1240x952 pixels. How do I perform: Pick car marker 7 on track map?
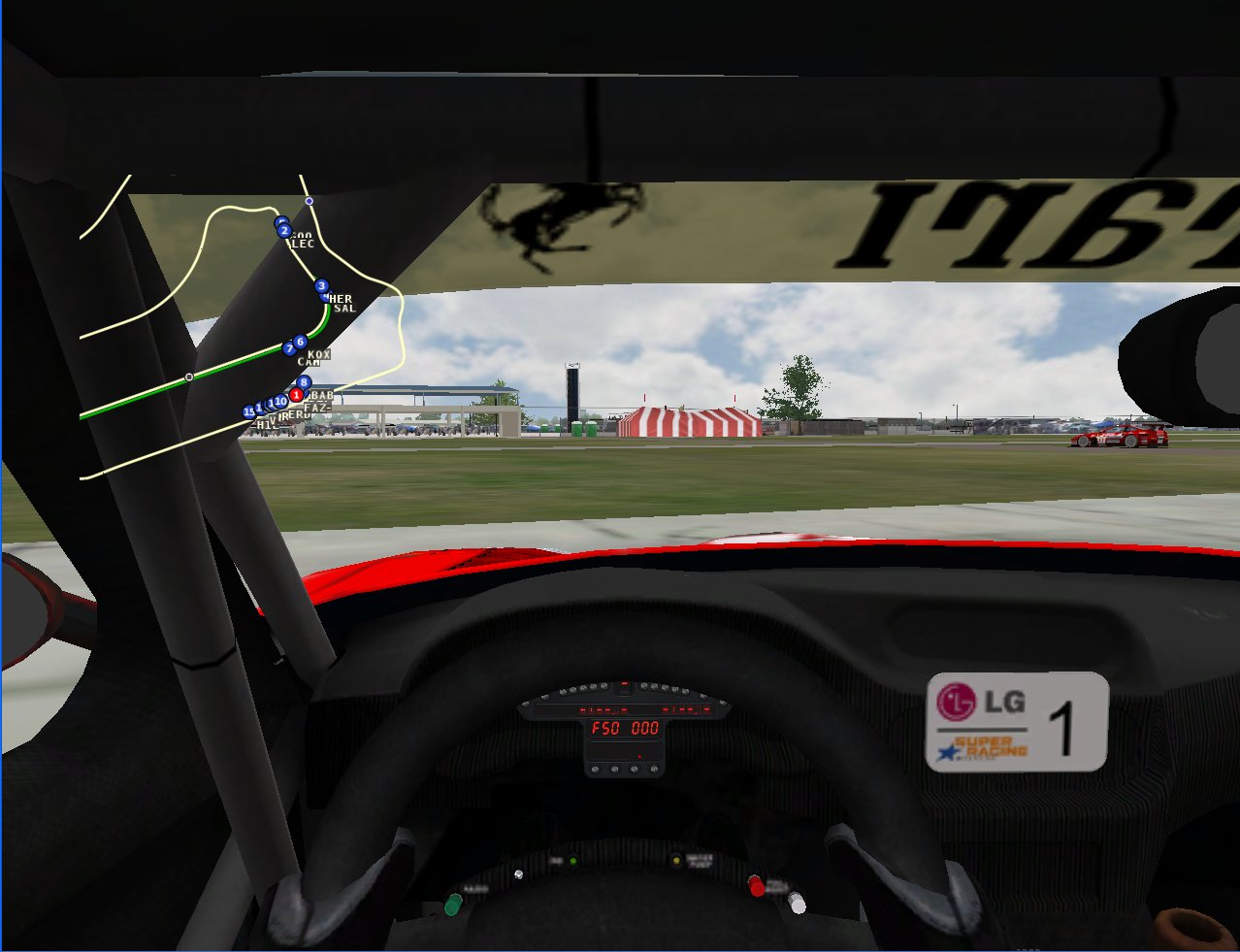pyautogui.click(x=289, y=348)
